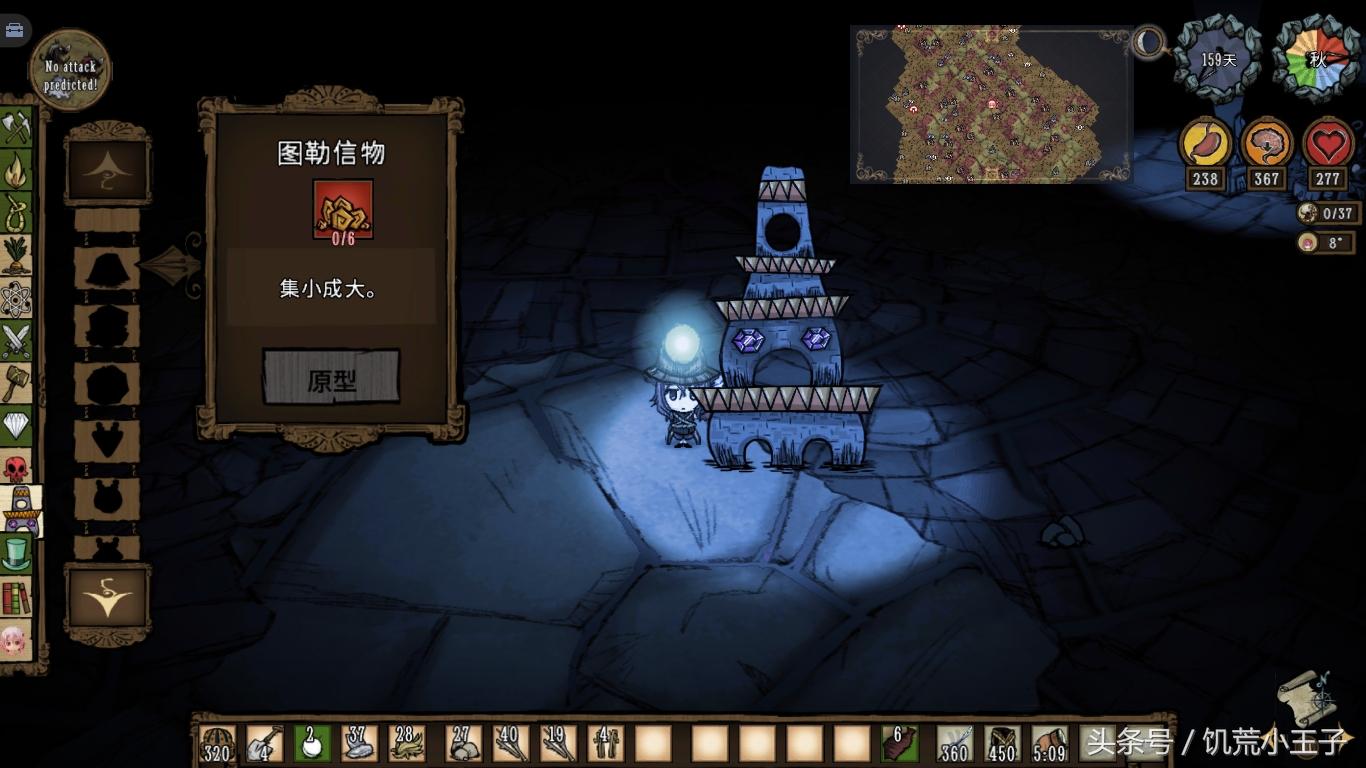Click the football helmet slot showing 320
This screenshot has width=1366, height=768.
pos(217,743)
